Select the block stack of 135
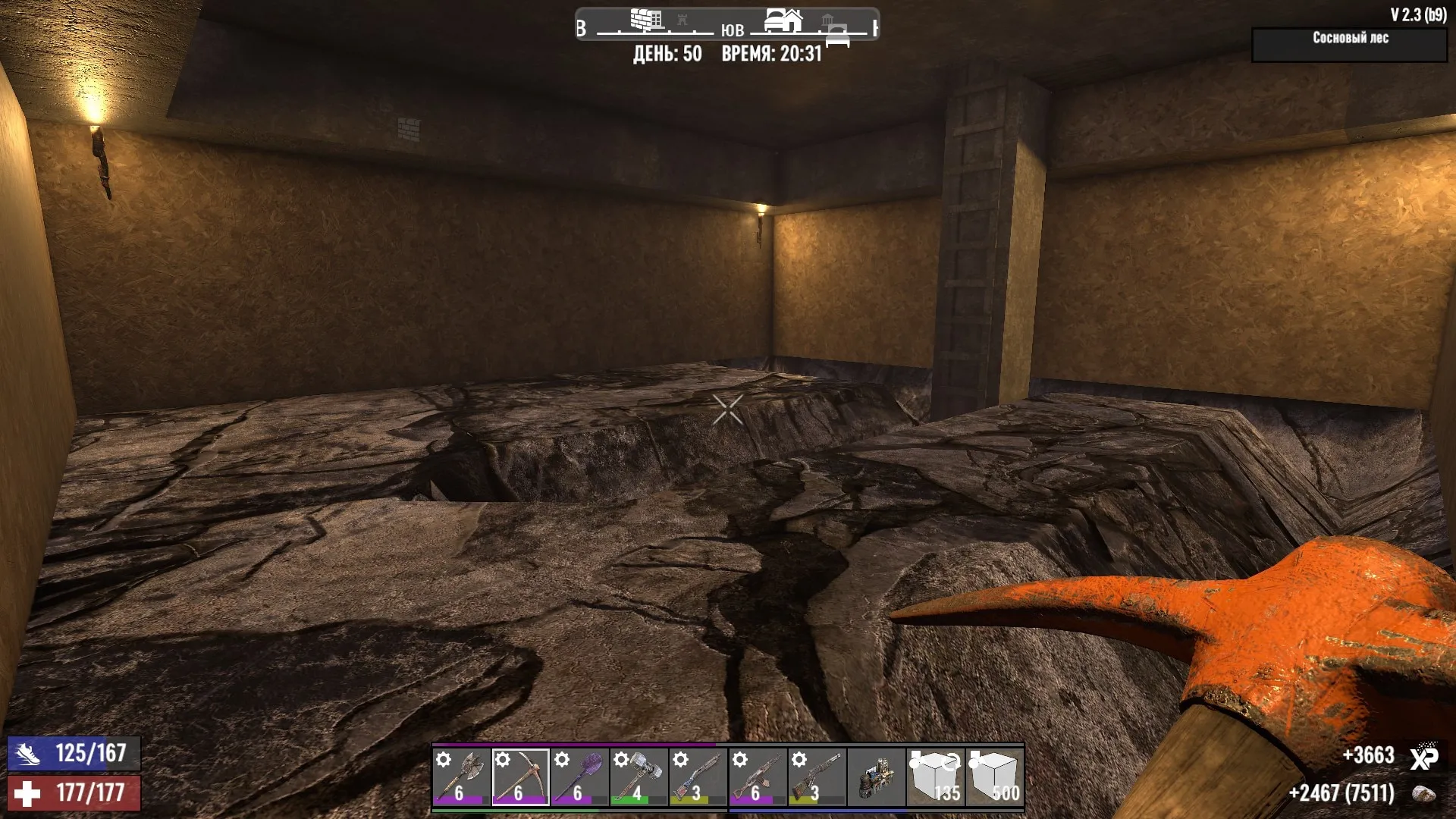 (x=936, y=777)
